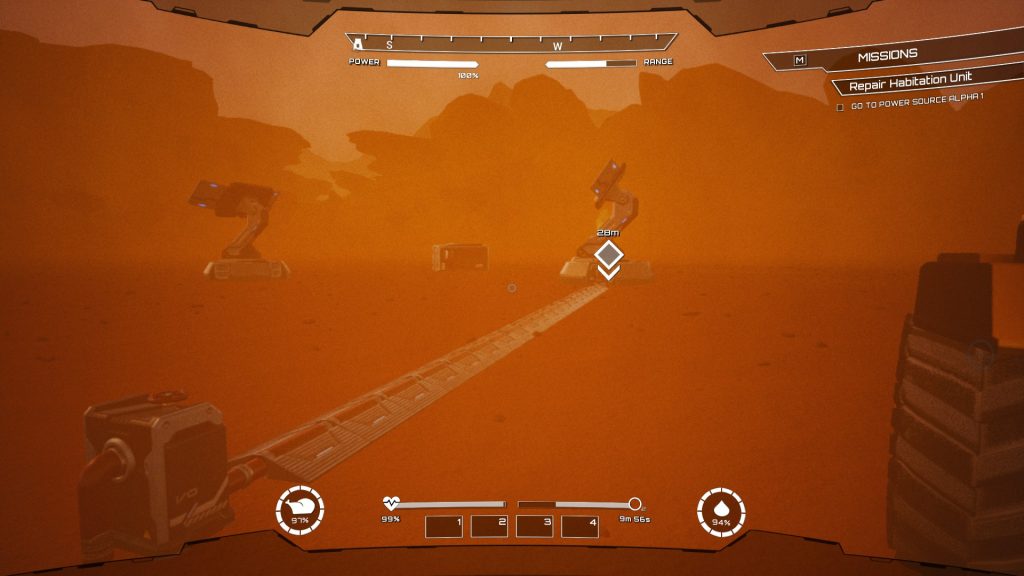
Task: Click the compass heading strip
Action: [x=511, y=44]
